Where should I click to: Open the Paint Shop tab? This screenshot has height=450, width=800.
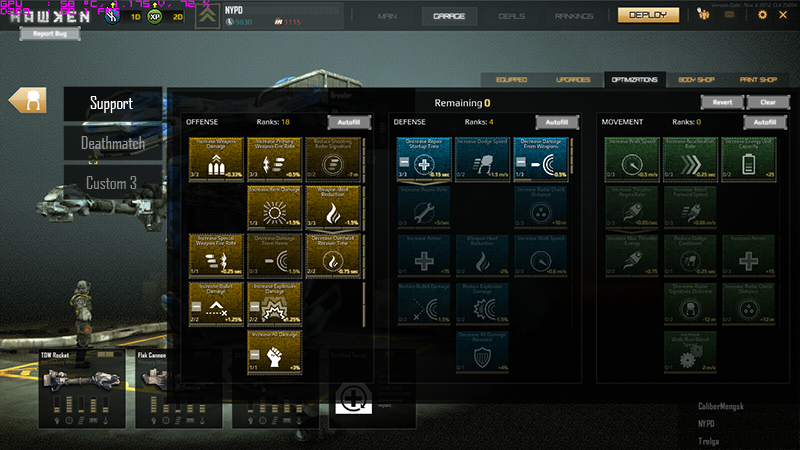(x=757, y=79)
